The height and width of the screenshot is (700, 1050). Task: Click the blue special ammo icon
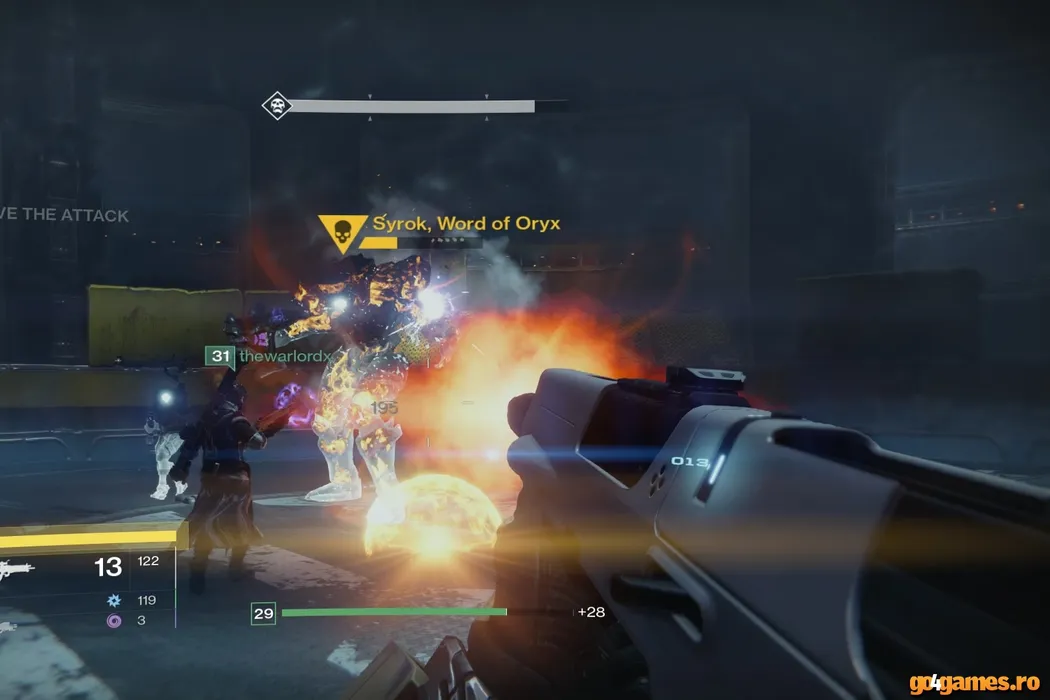(x=113, y=601)
